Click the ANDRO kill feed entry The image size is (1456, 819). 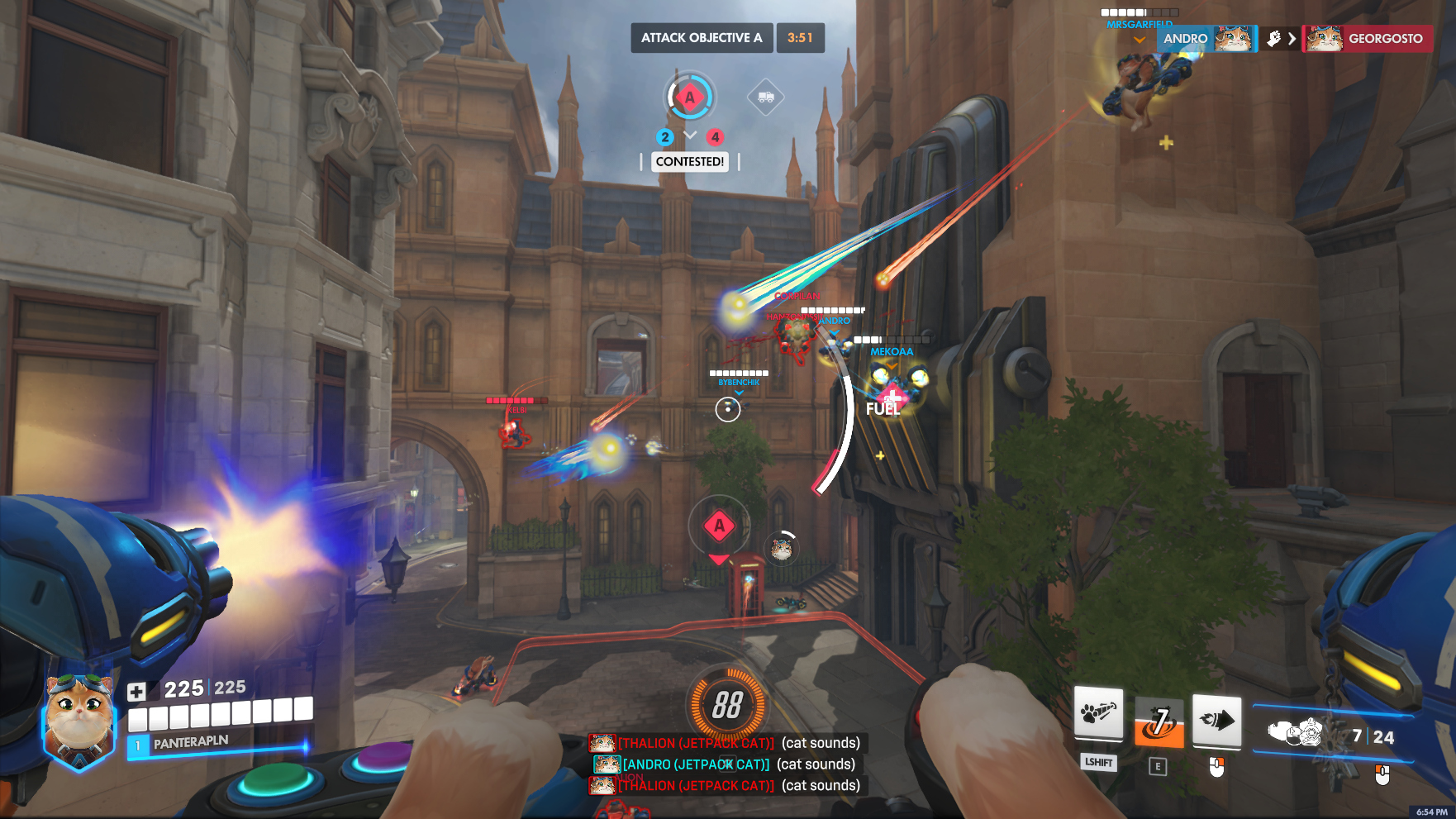pos(1206,39)
